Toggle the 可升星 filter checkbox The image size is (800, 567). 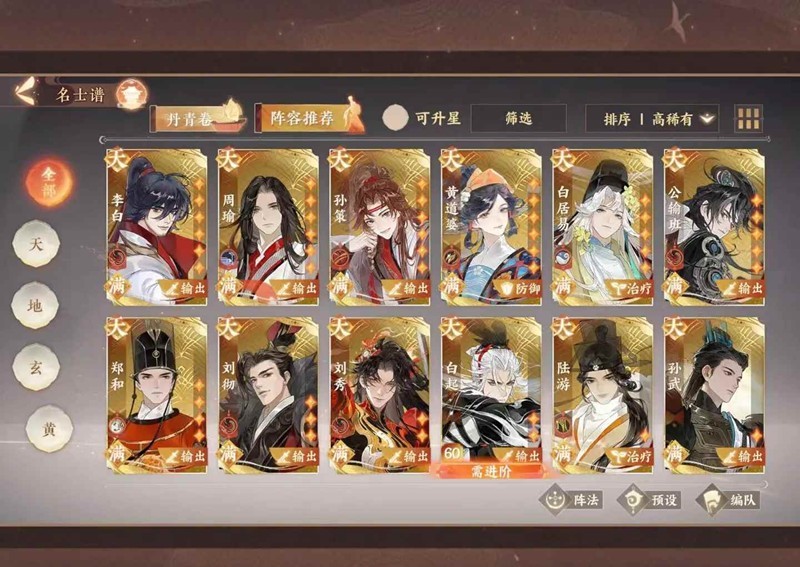coord(396,118)
